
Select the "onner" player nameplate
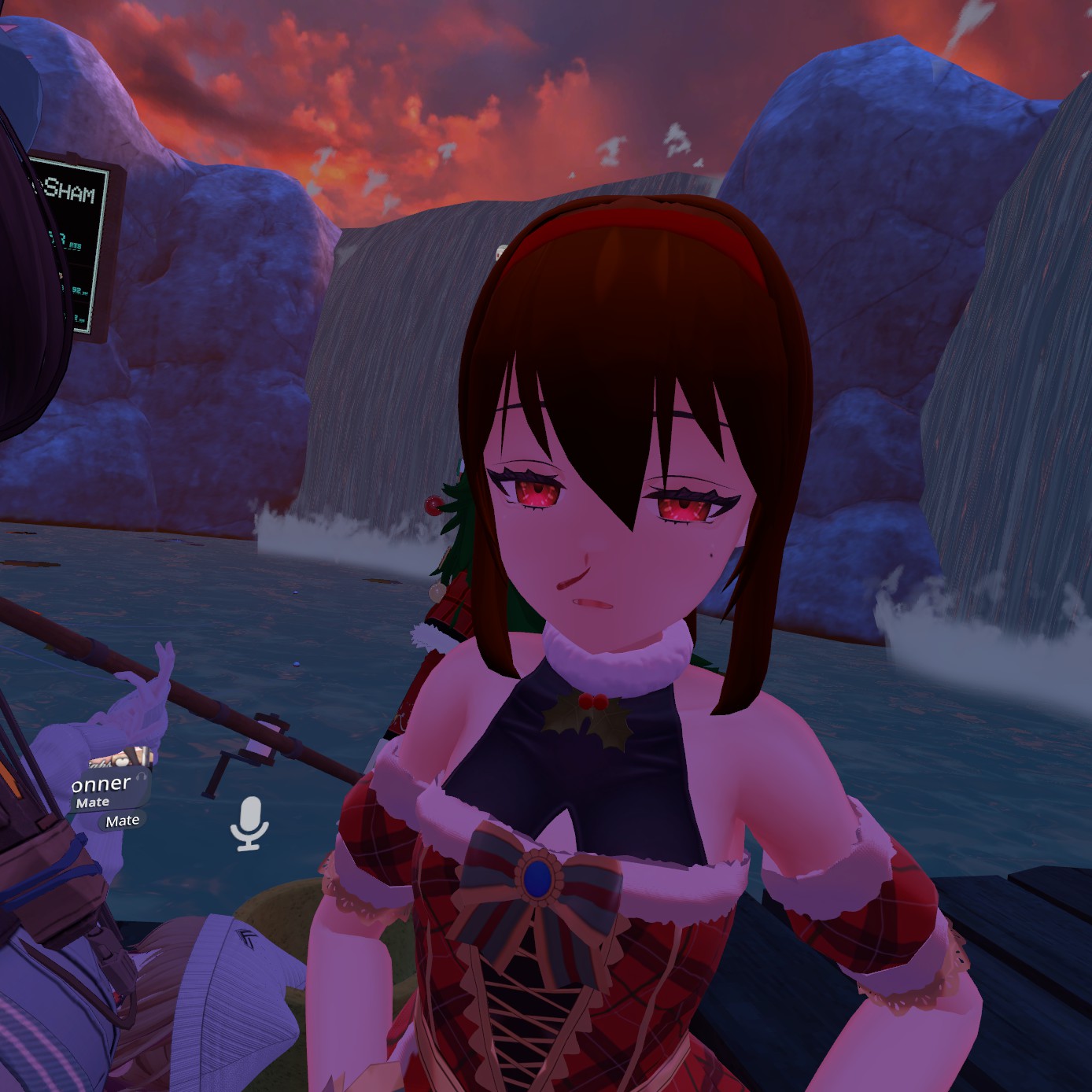tap(101, 784)
